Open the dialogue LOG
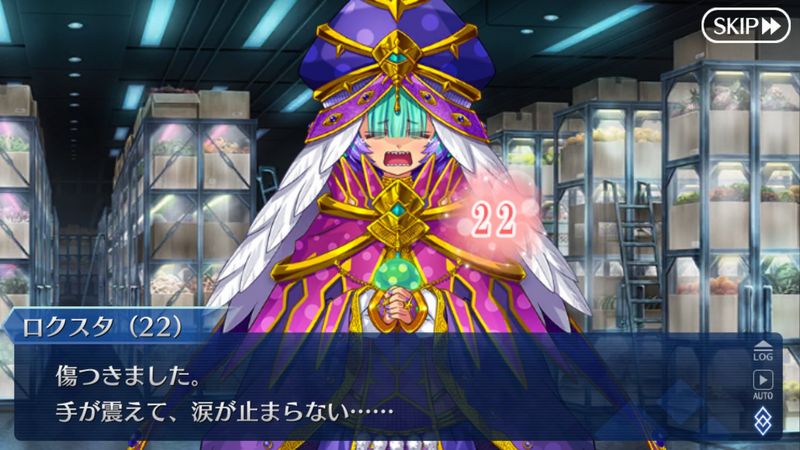Image resolution: width=800 pixels, height=450 pixels. coord(763,350)
